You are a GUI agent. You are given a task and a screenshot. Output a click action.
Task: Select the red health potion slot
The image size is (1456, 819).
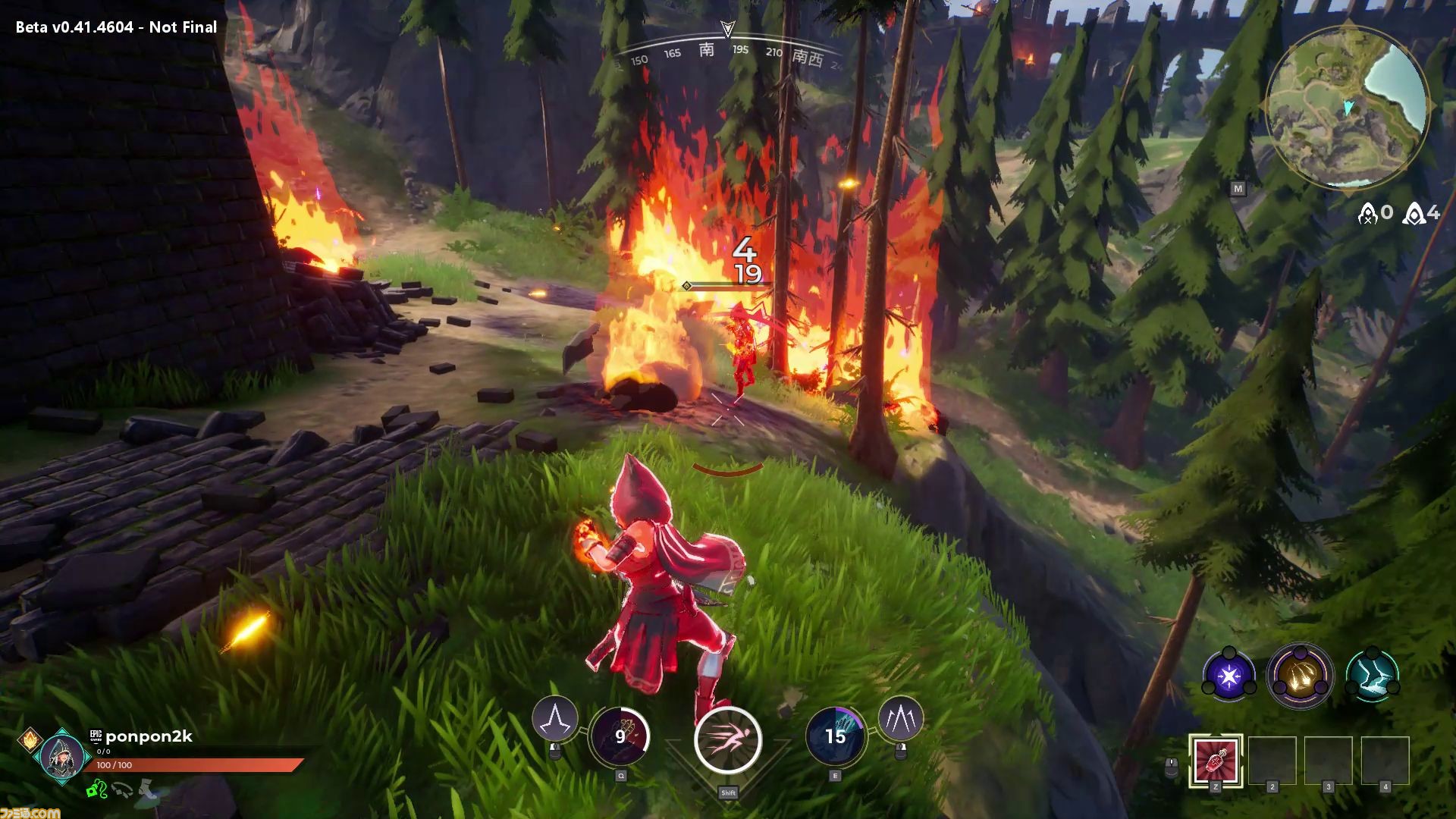[x=1216, y=760]
